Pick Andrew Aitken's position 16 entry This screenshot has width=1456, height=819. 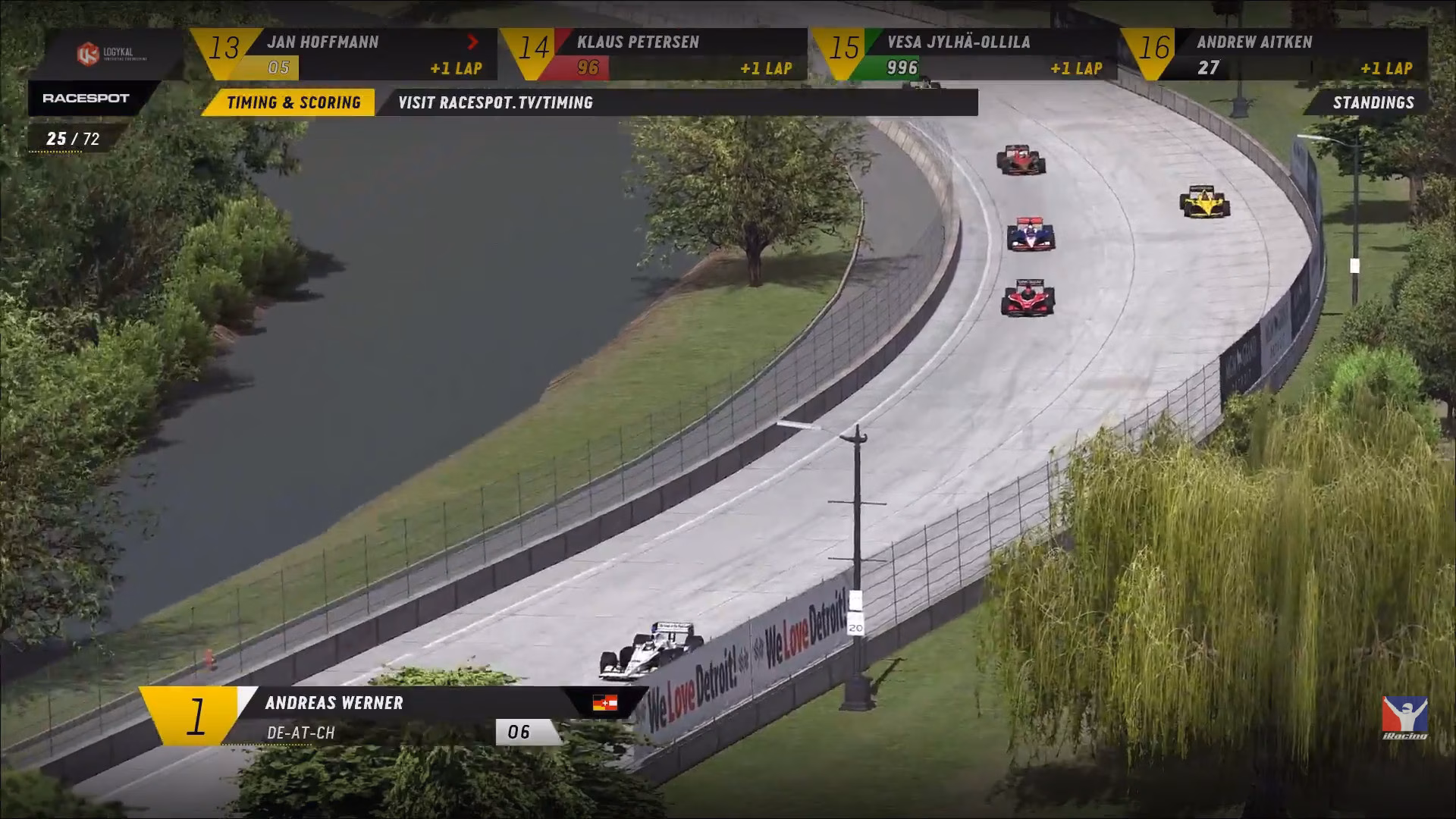point(1276,55)
